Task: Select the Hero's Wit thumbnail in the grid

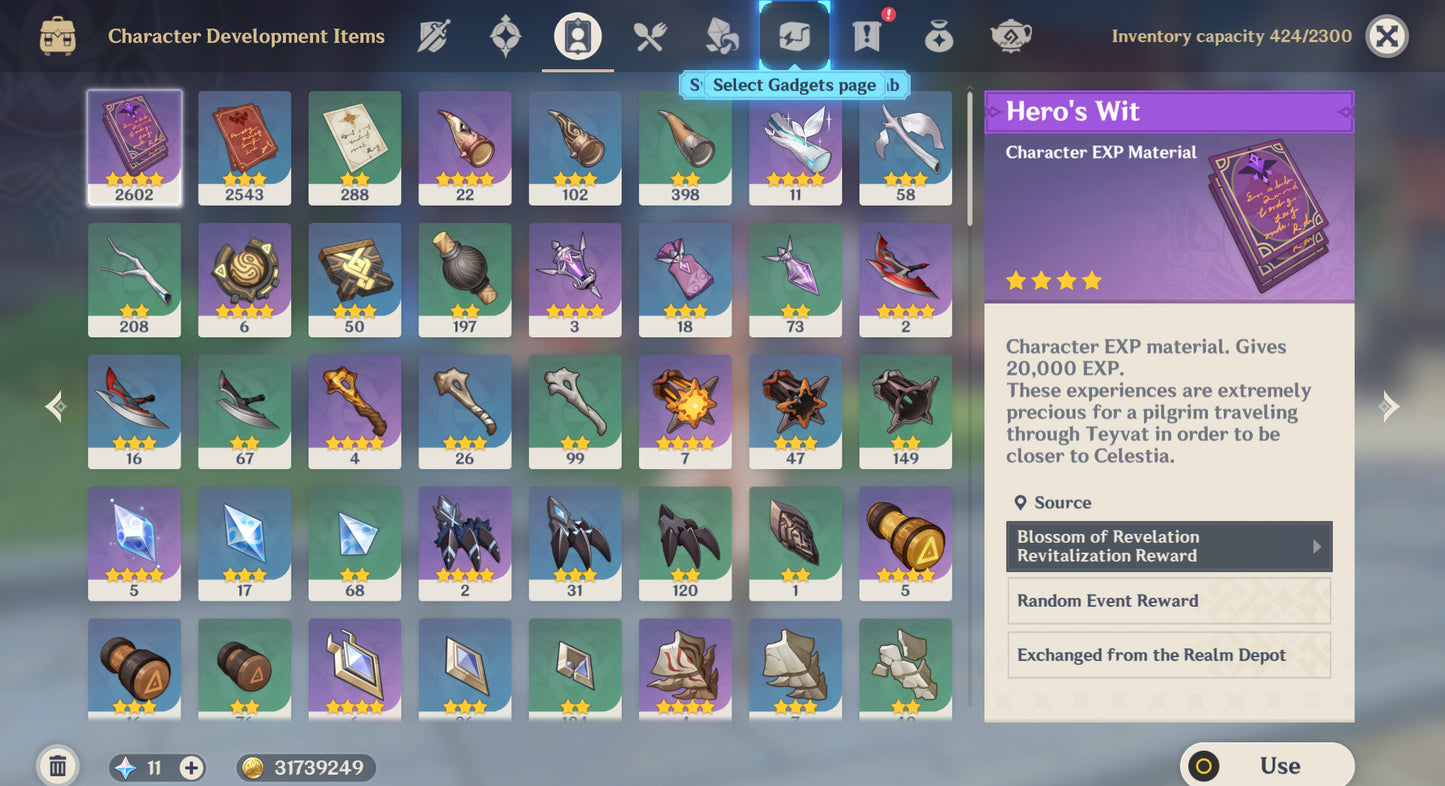Action: 134,147
